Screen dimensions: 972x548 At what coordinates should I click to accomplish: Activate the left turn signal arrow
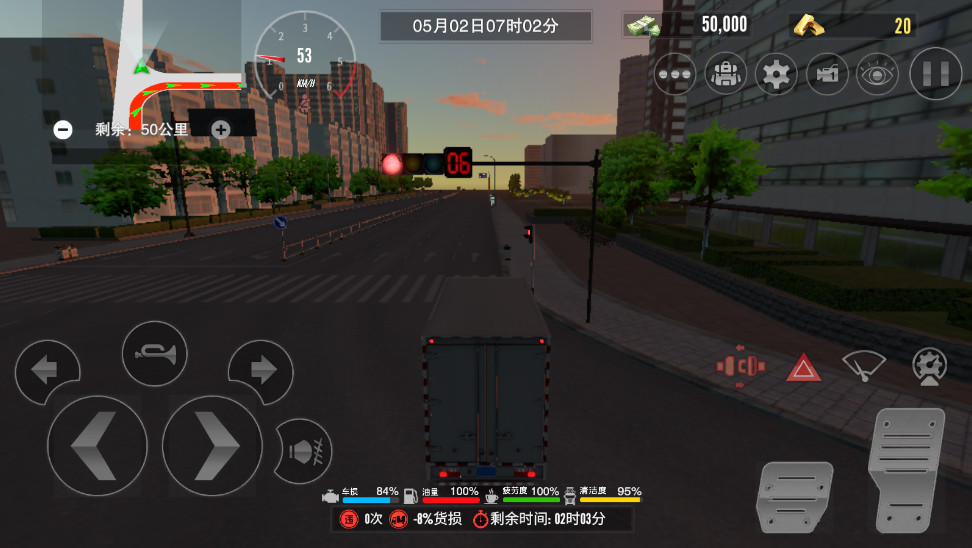46,371
